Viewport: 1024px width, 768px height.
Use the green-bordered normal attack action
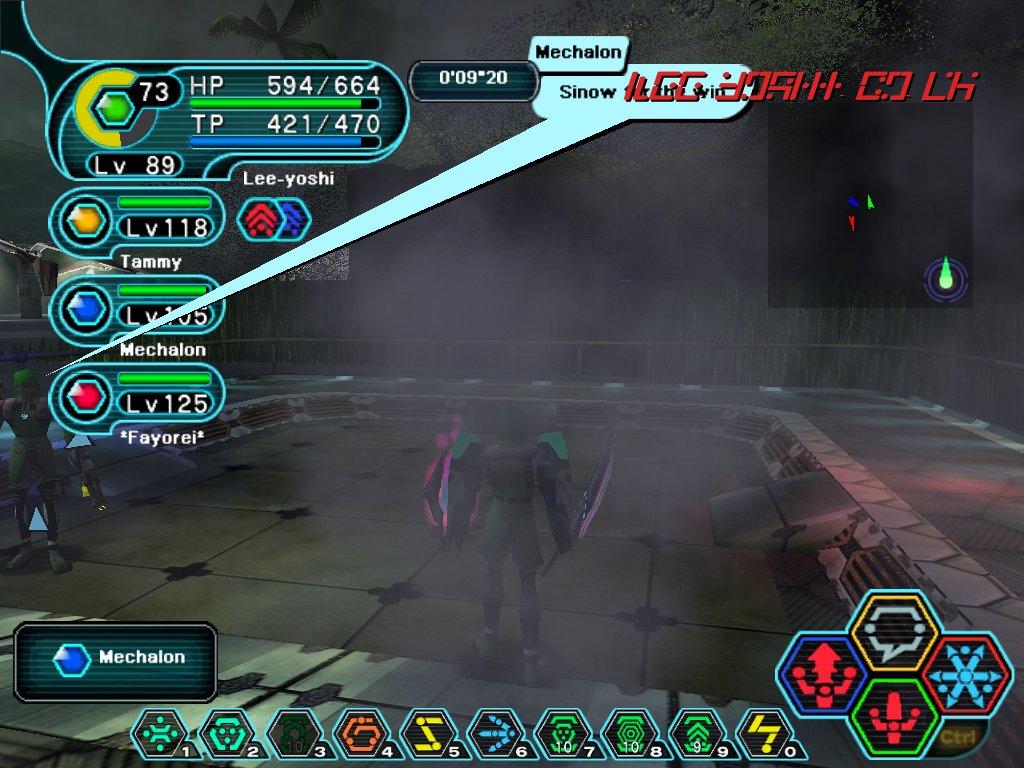tap(893, 714)
